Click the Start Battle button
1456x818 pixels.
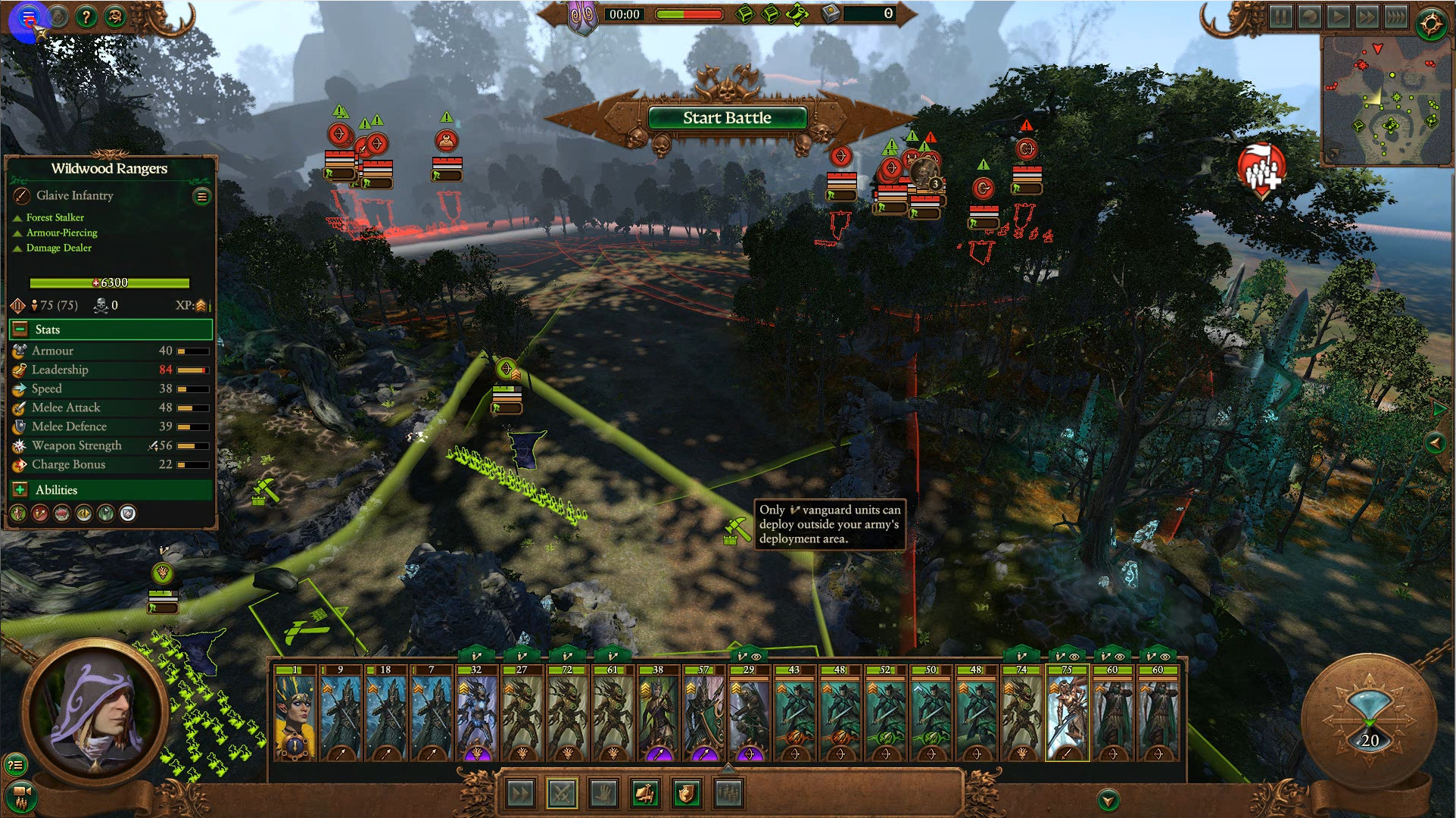click(x=726, y=118)
